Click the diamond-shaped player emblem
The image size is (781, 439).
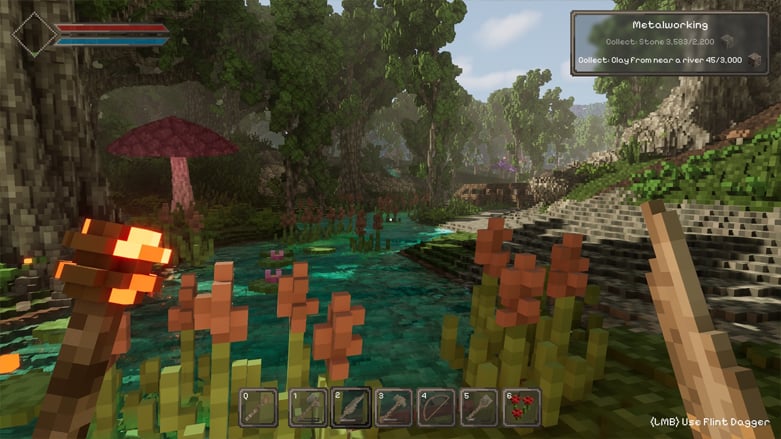pos(35,34)
